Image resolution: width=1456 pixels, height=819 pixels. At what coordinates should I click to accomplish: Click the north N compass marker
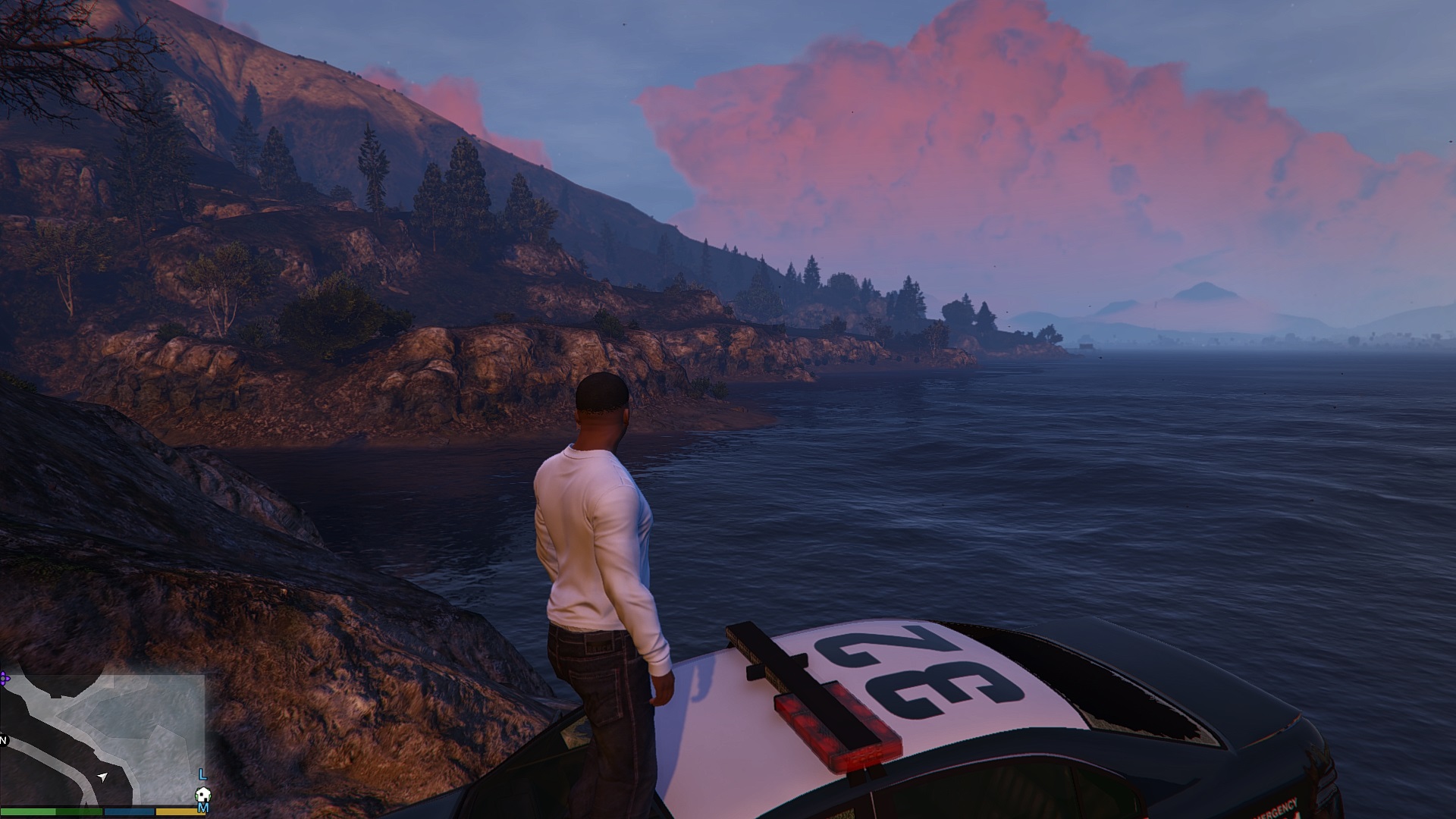[x=3, y=739]
